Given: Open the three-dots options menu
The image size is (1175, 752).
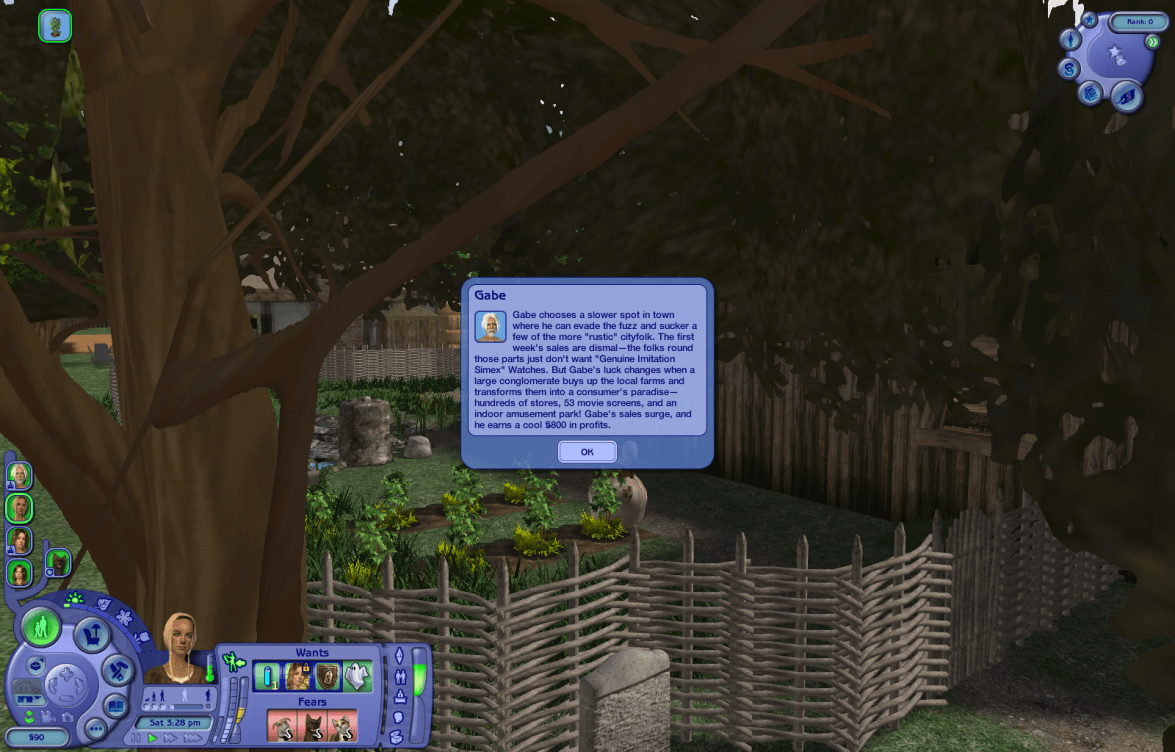Looking at the screenshot, I should coord(95,728).
